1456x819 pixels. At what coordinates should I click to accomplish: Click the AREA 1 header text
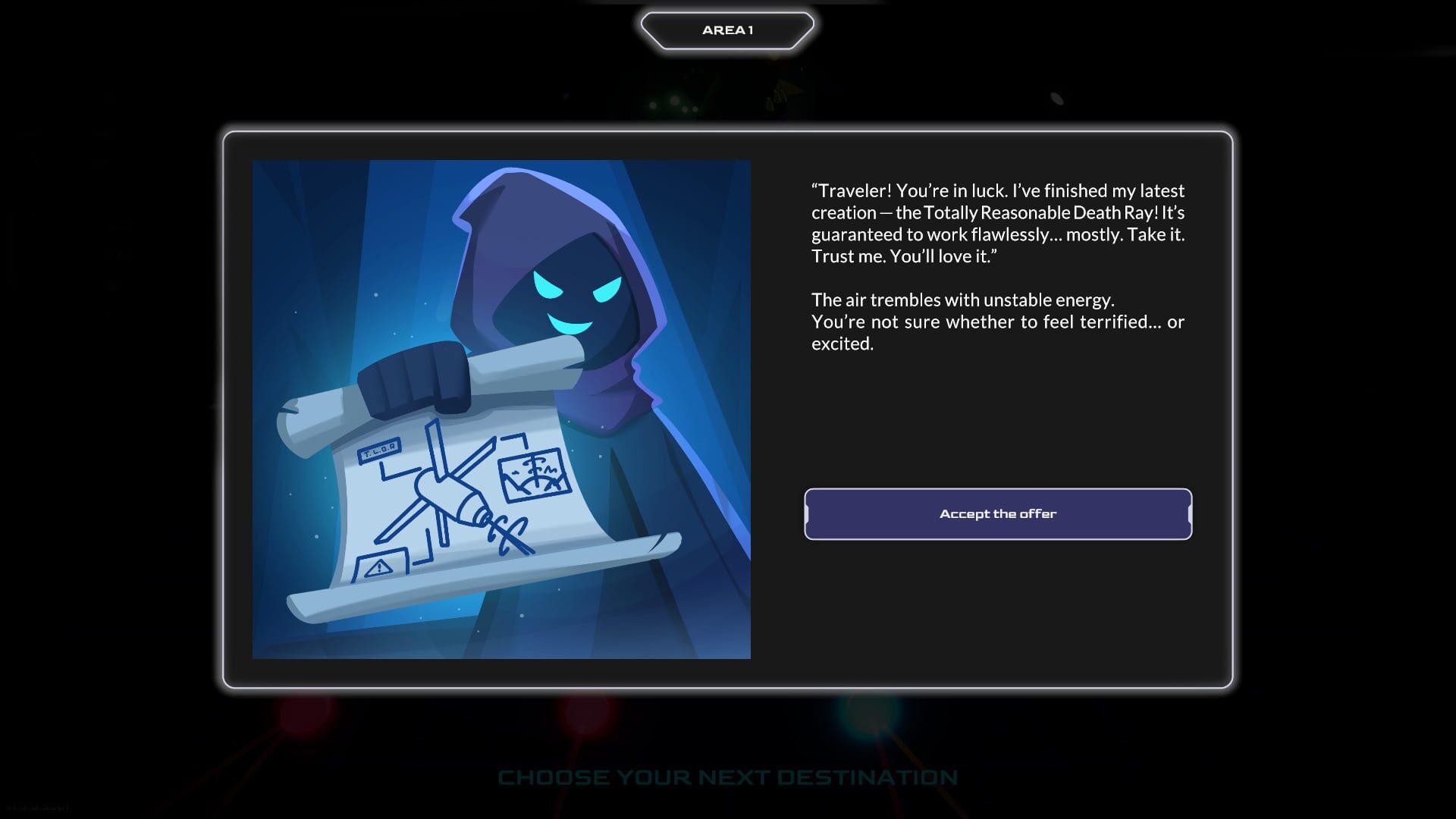[x=727, y=29]
